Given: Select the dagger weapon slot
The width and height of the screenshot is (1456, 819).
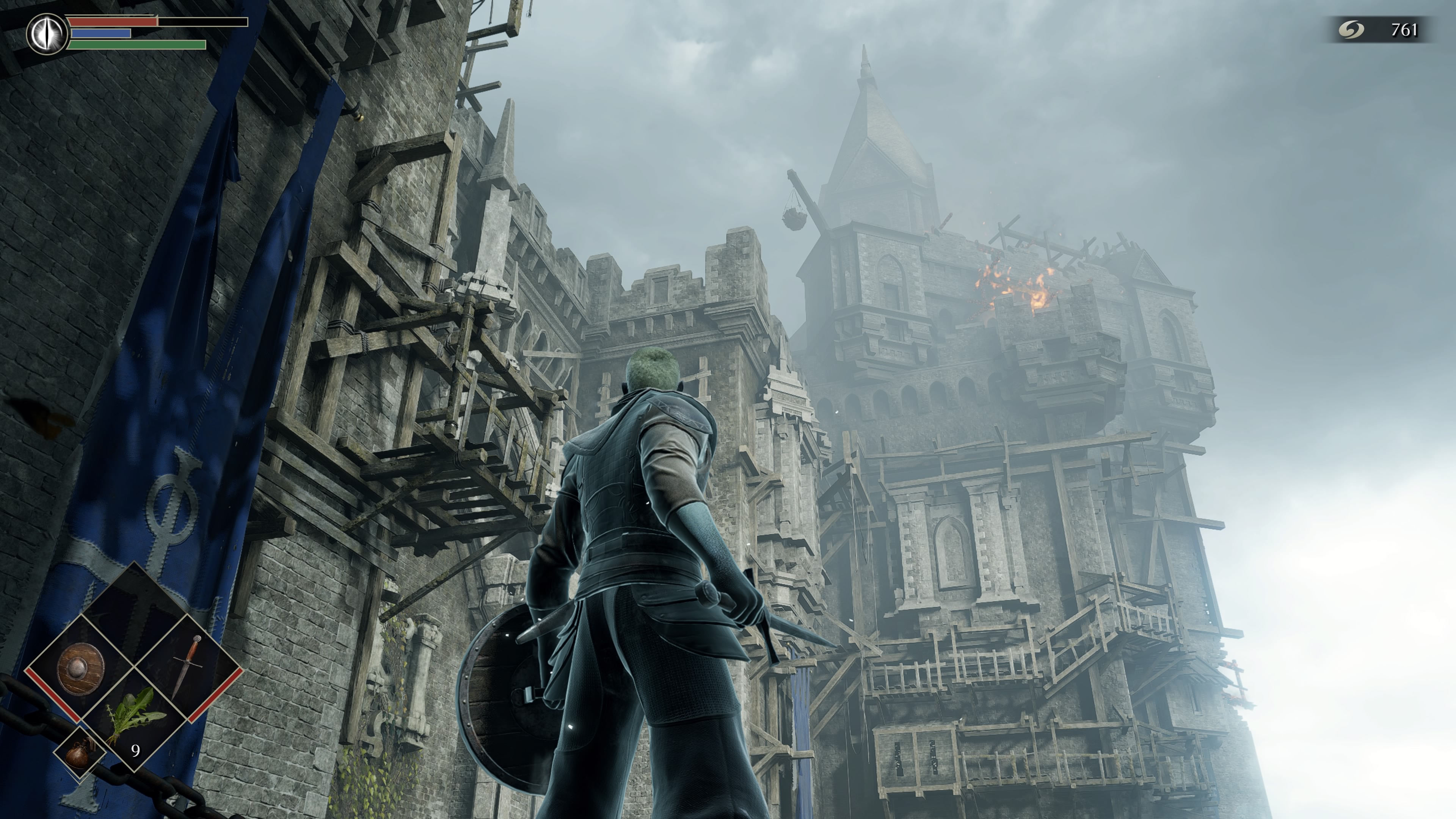Looking at the screenshot, I should click(x=189, y=667).
